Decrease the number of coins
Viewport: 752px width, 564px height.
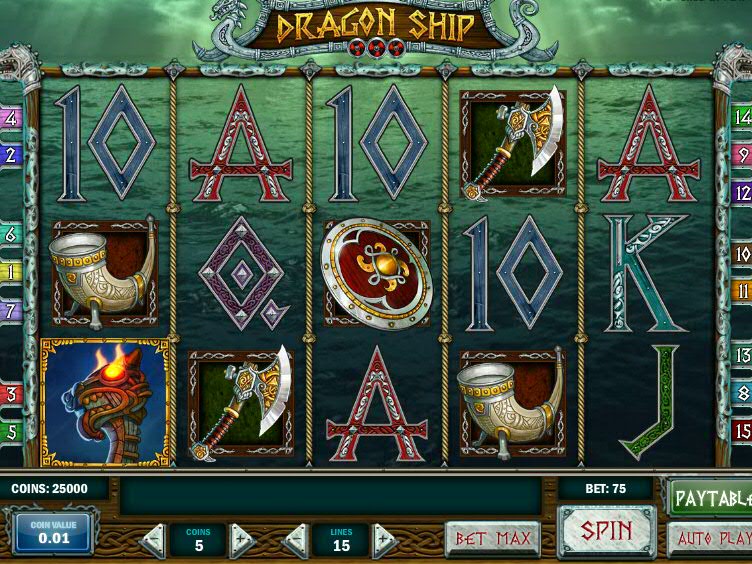[152, 541]
